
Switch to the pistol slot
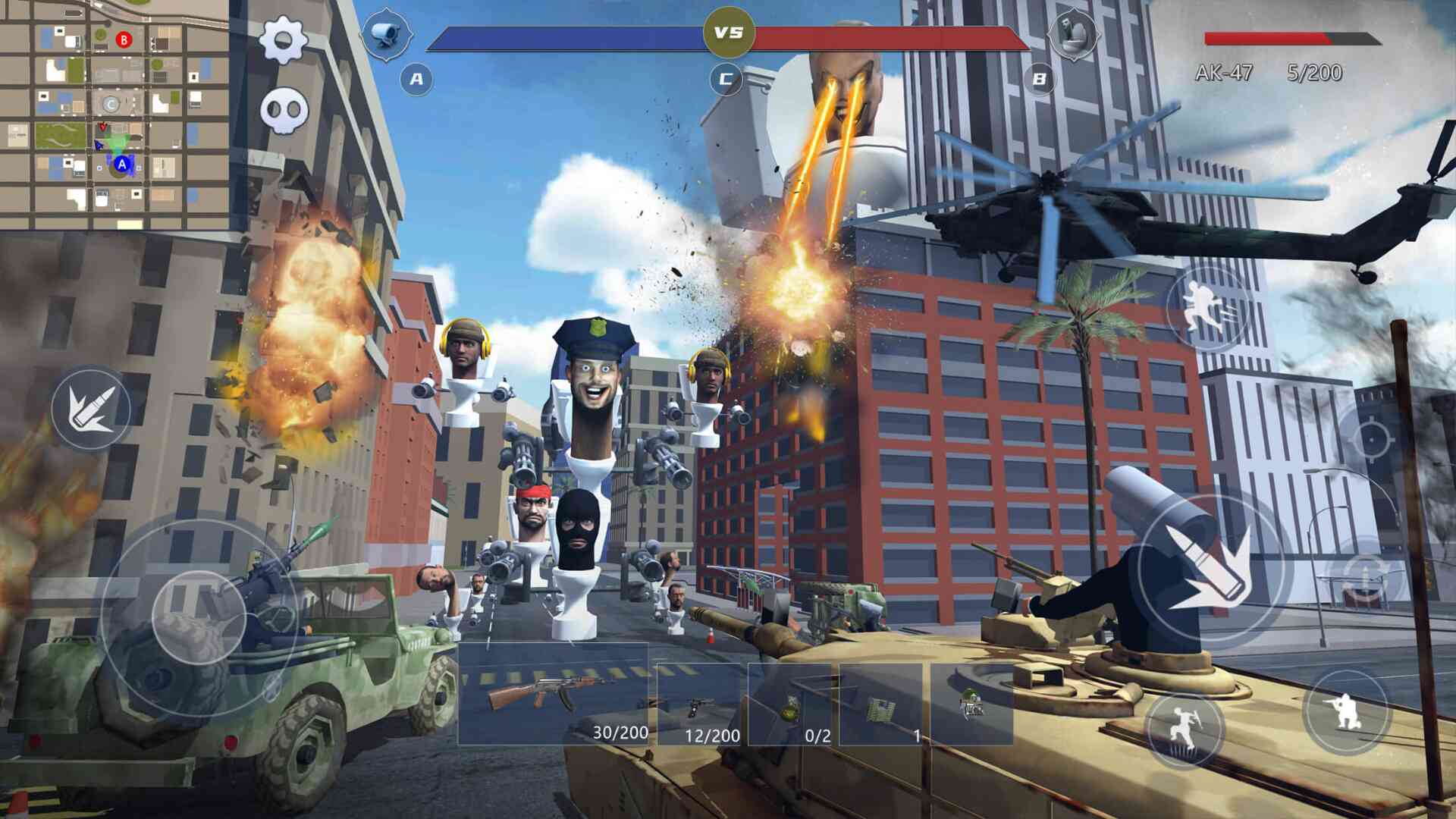698,705
